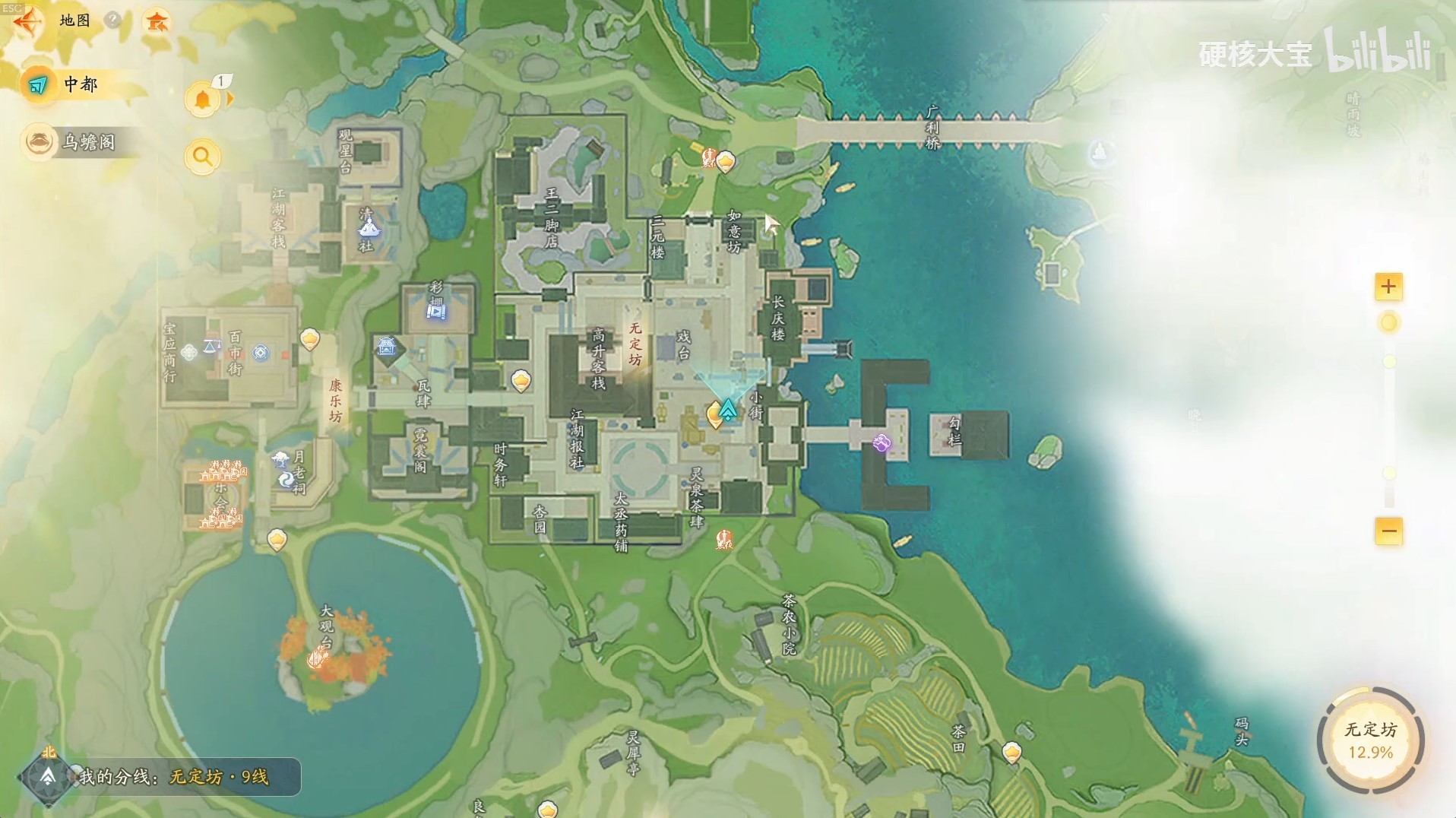
Task: Select the meditation marker at 清社
Action: [369, 227]
